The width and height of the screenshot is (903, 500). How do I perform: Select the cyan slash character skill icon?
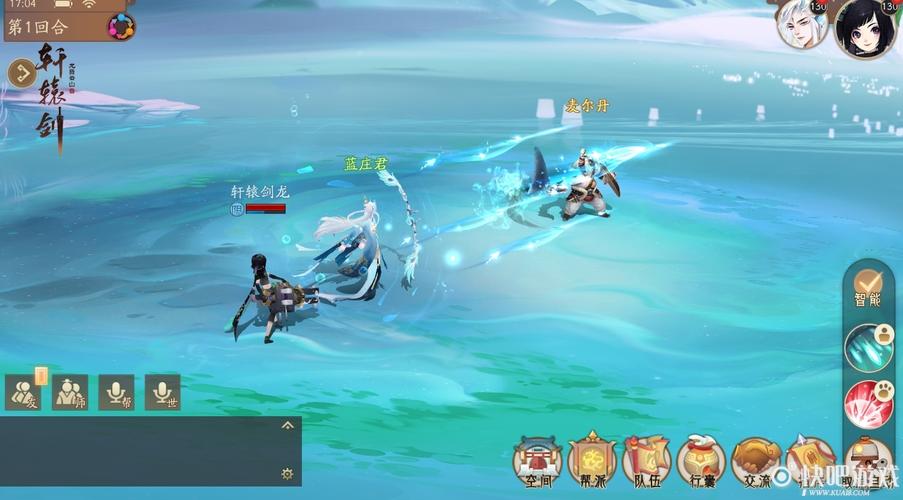866,348
